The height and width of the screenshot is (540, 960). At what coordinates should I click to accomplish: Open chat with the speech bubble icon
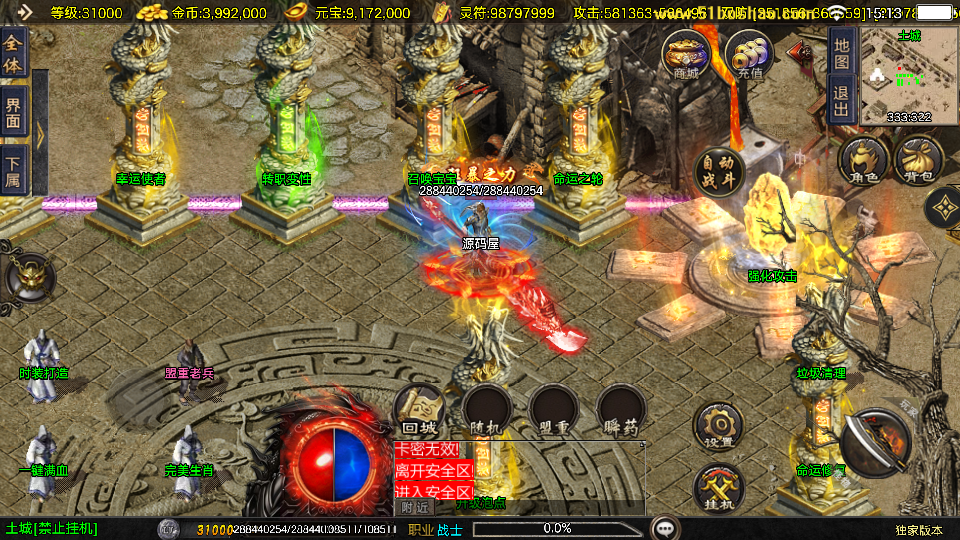point(663,528)
